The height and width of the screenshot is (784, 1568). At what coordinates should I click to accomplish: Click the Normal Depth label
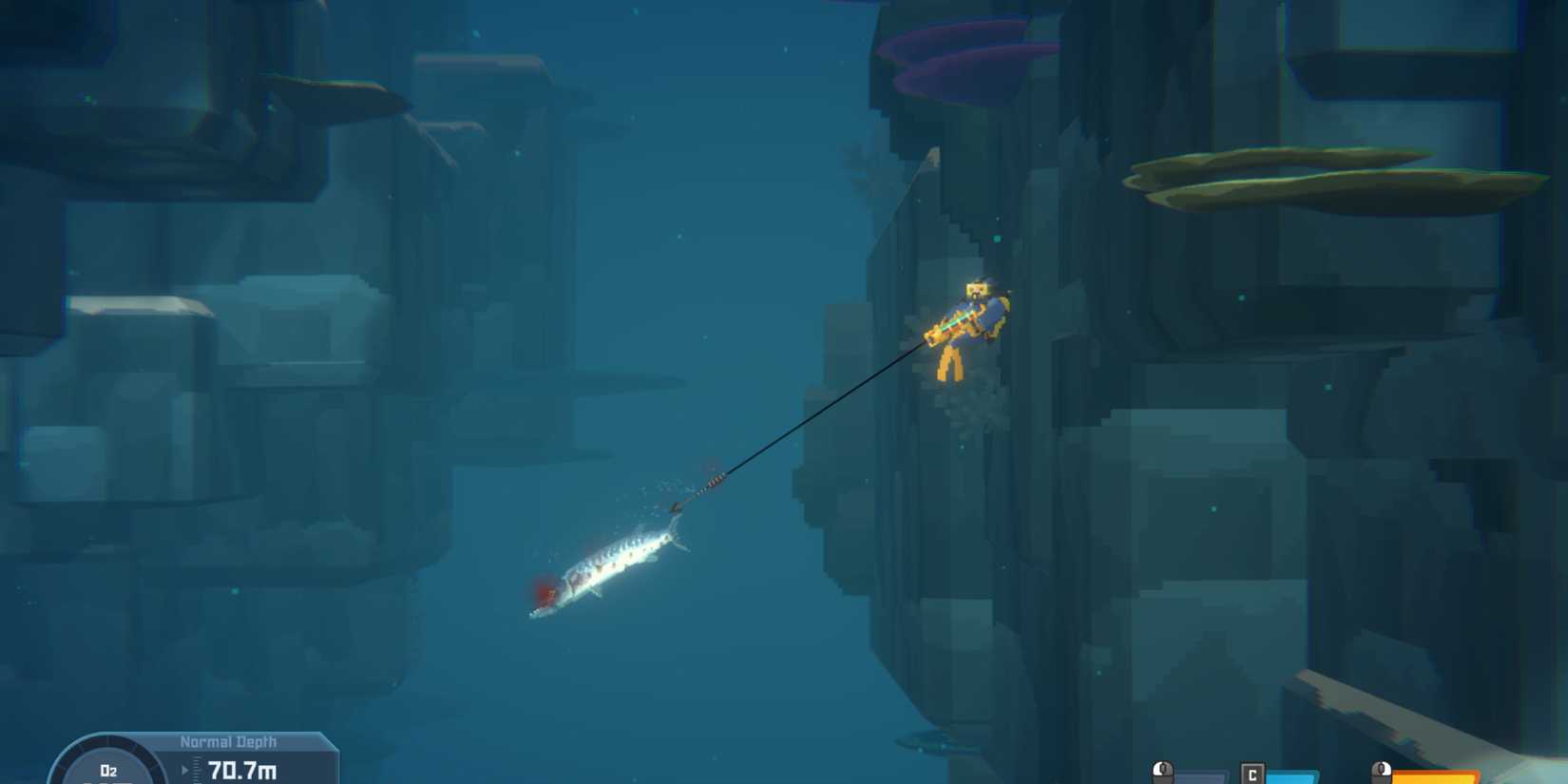(x=228, y=741)
